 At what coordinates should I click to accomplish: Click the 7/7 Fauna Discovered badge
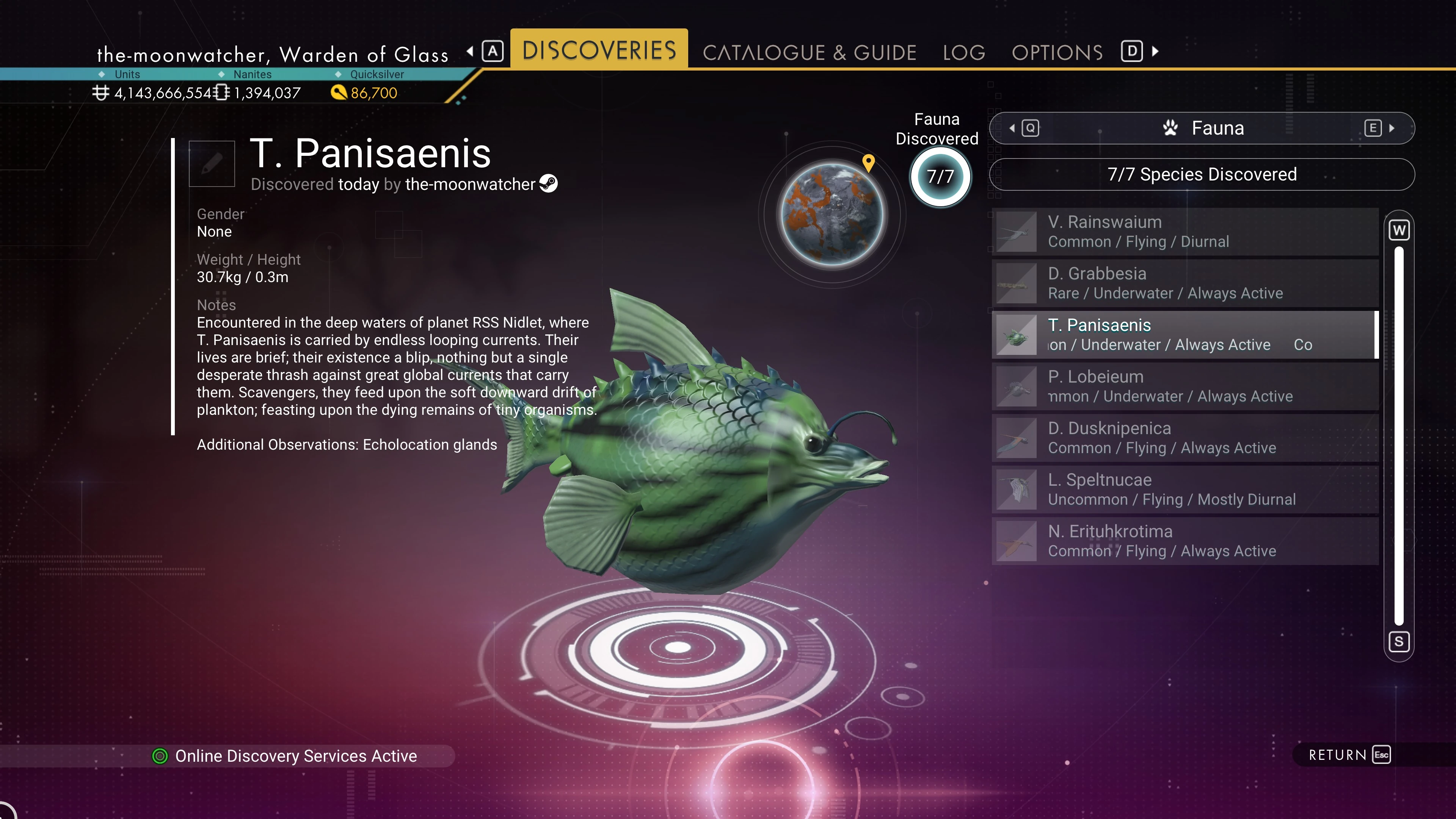(x=940, y=177)
